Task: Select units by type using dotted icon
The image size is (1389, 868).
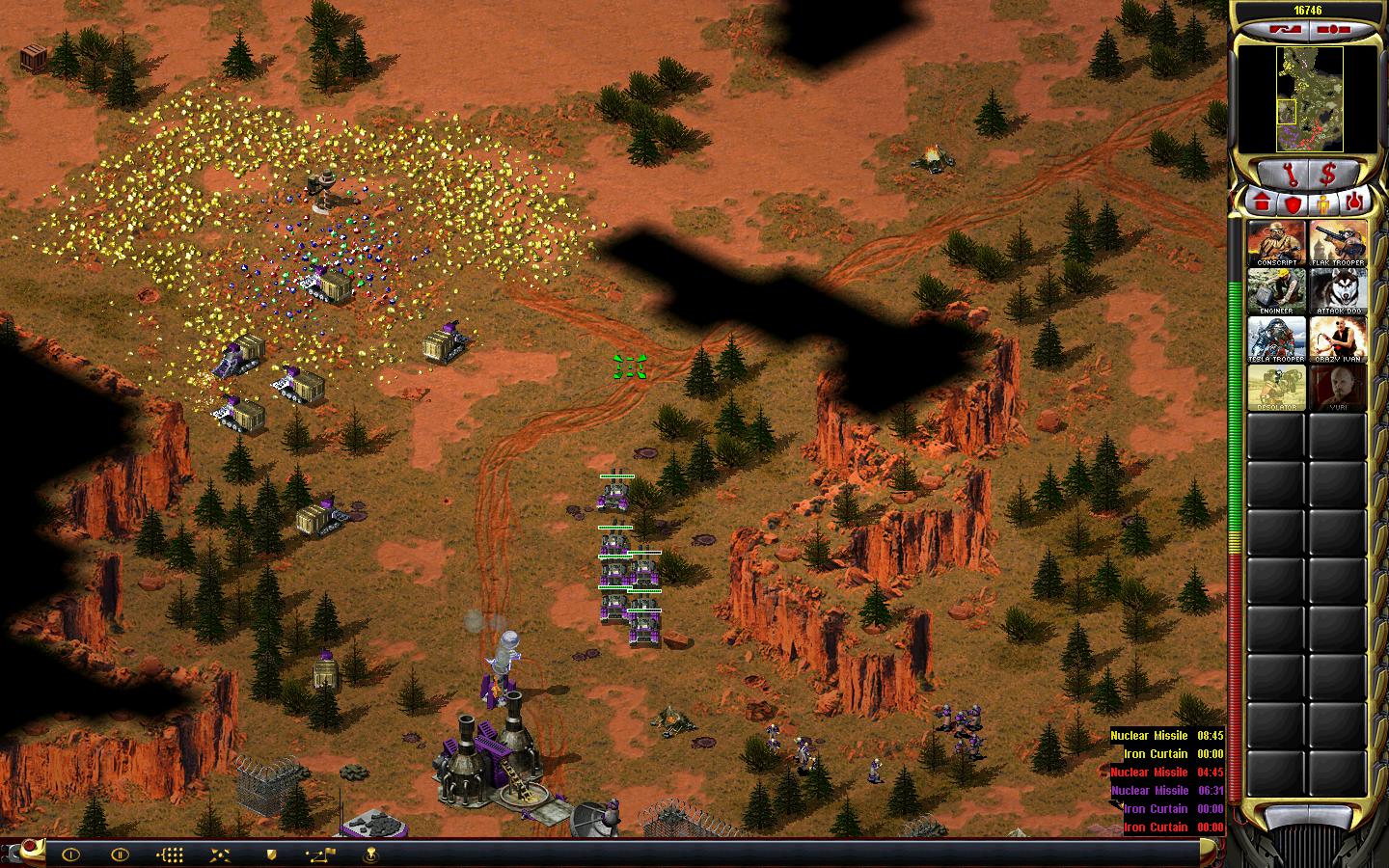Action: [x=170, y=854]
